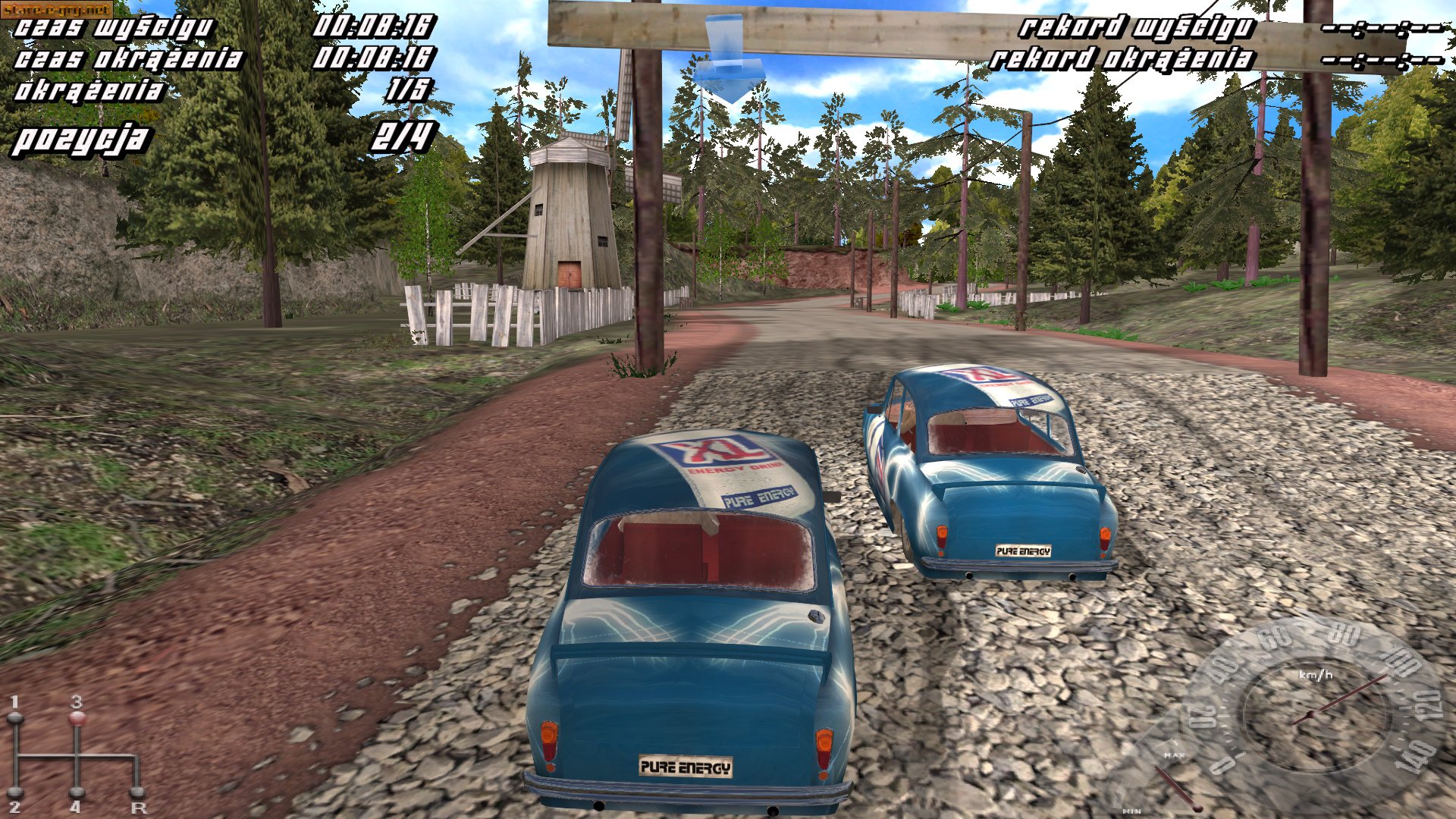Open the stare-e-gry.net watermark link
Viewport: 1456px width, 819px height.
point(57,8)
